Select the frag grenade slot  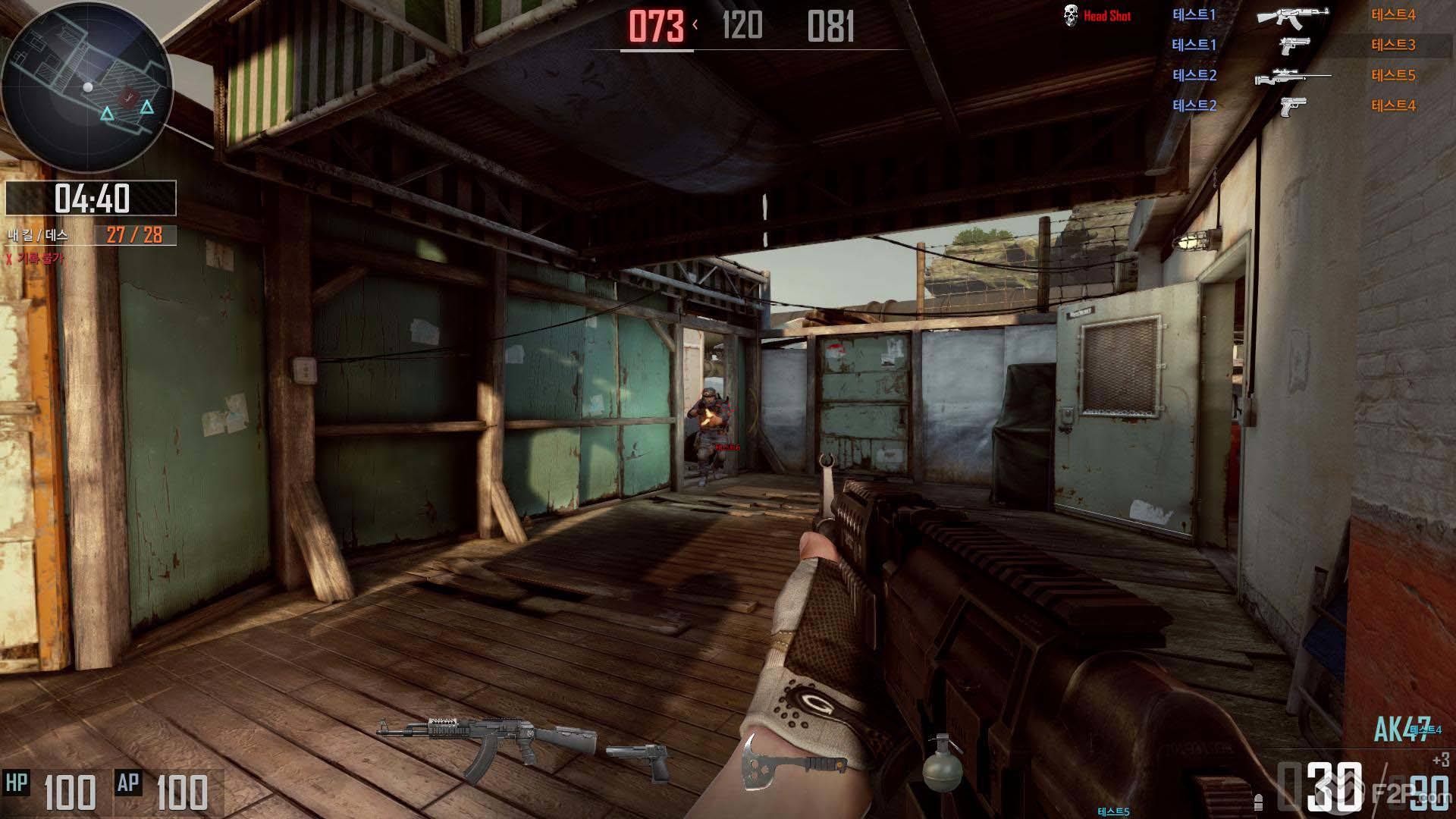[942, 769]
